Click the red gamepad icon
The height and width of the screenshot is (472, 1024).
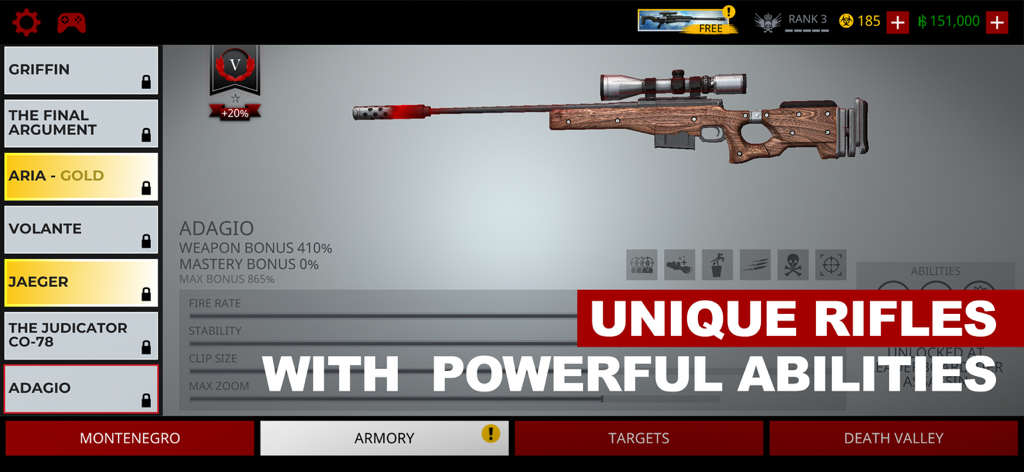(71, 22)
